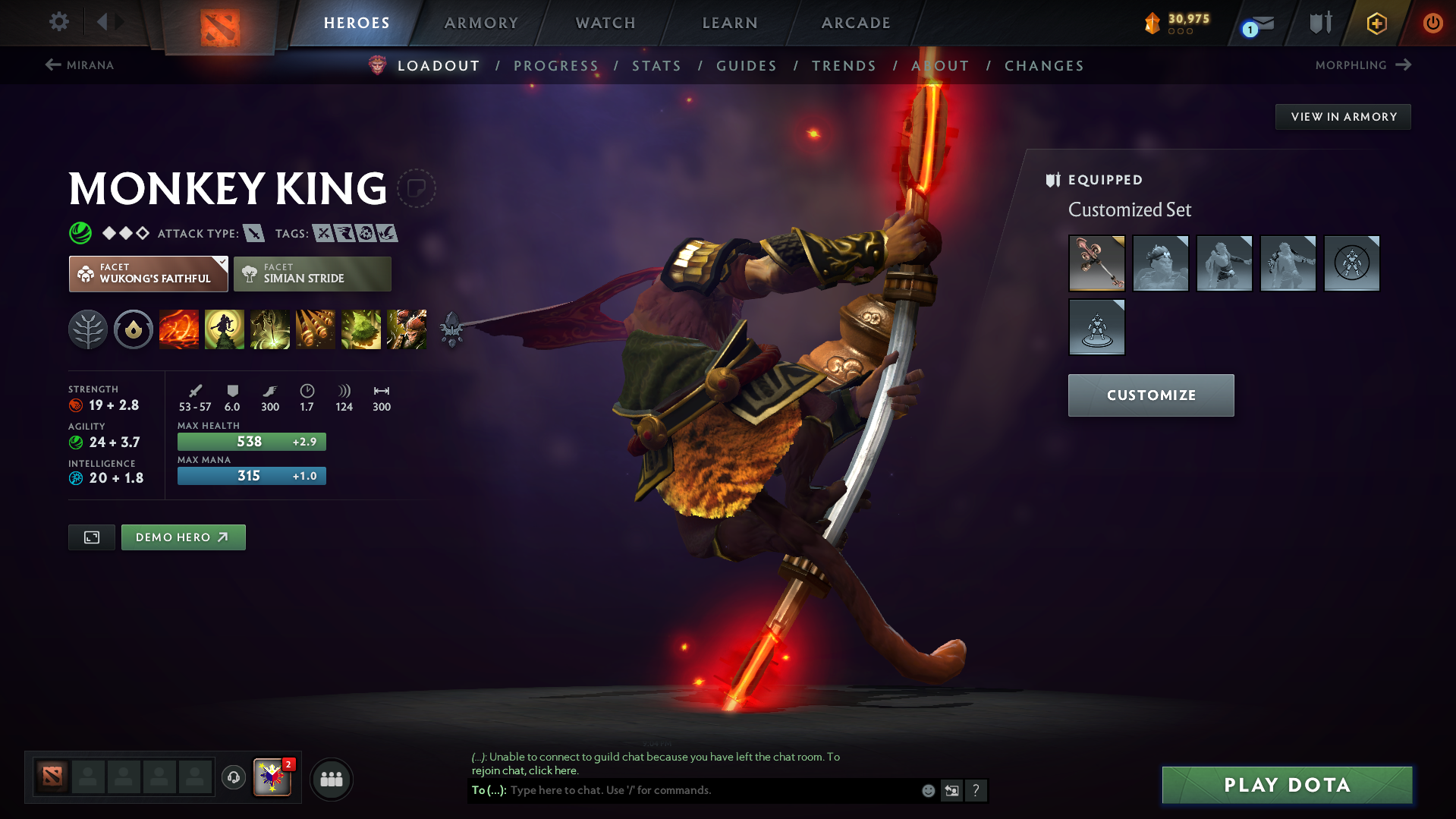Open the Wukong's Command ultimate icon
The image size is (1456, 819).
click(407, 329)
